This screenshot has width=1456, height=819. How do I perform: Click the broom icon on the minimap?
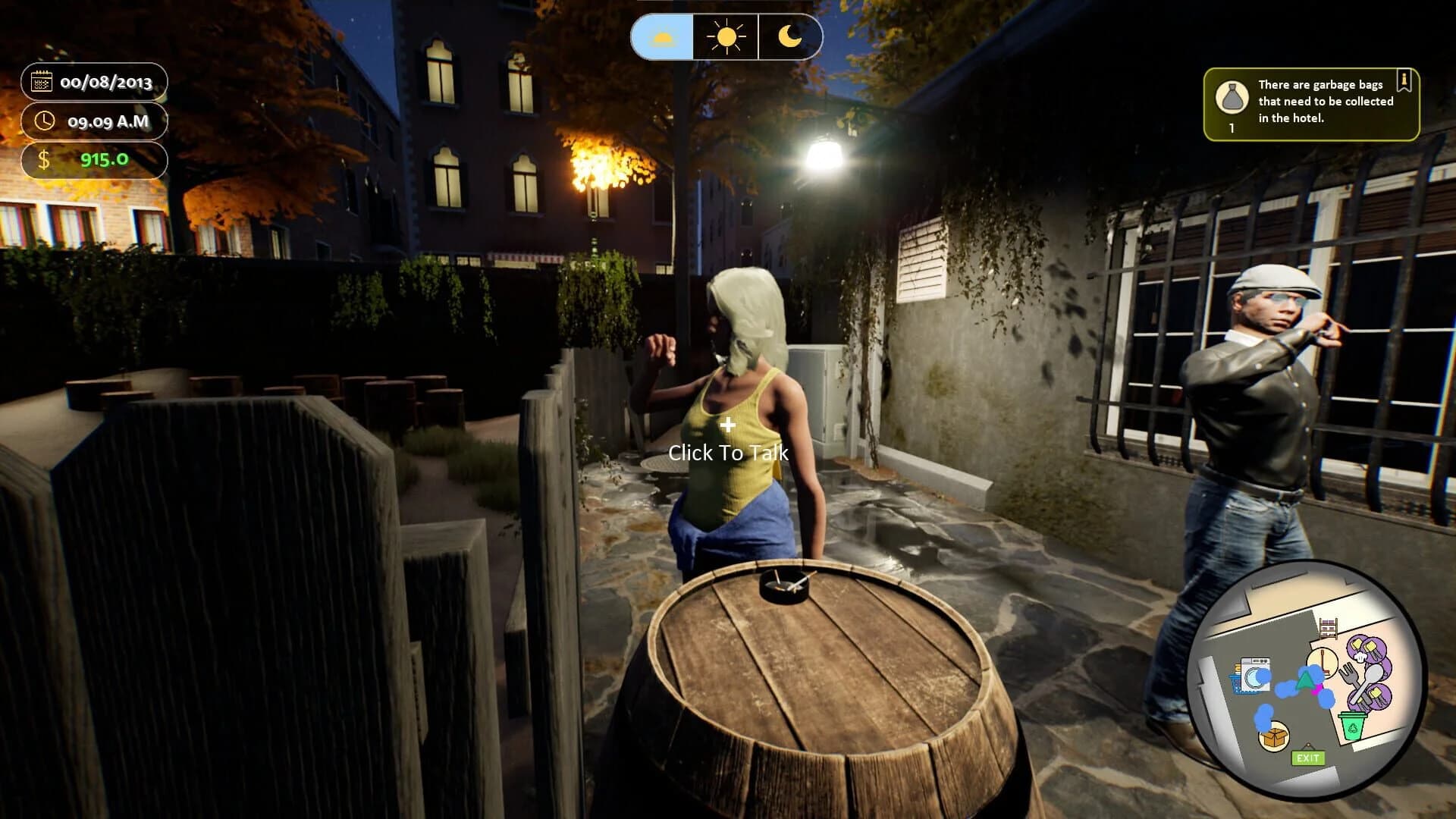(x=1323, y=661)
